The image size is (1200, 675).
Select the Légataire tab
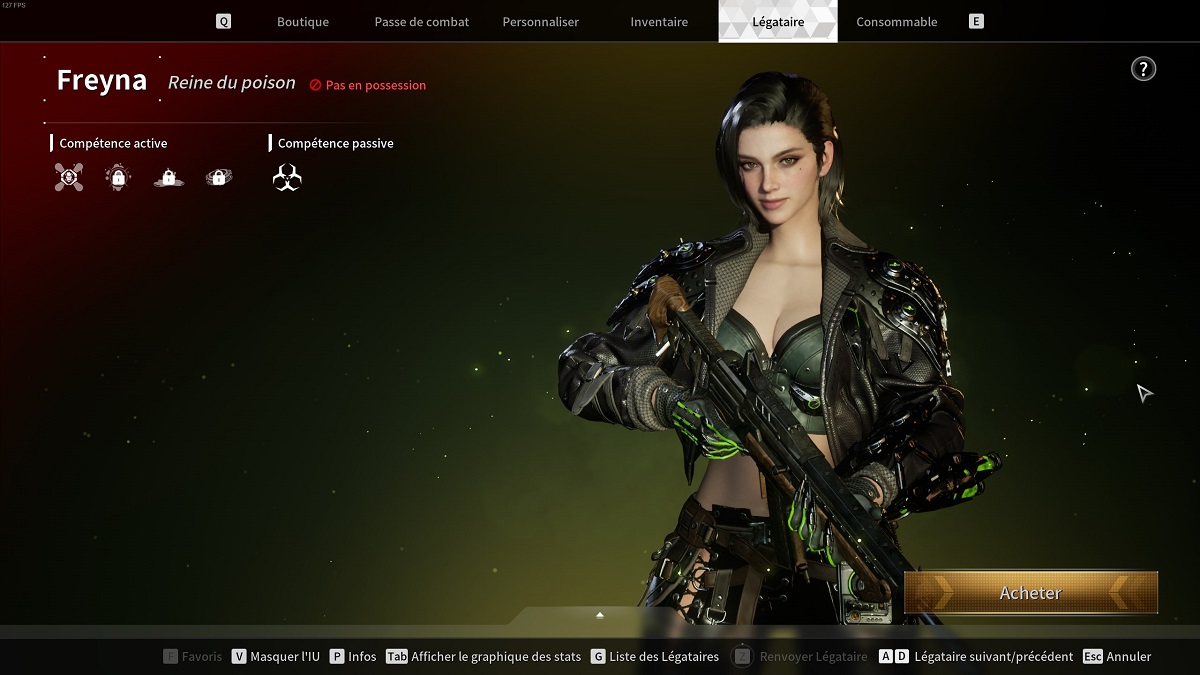[x=777, y=22]
